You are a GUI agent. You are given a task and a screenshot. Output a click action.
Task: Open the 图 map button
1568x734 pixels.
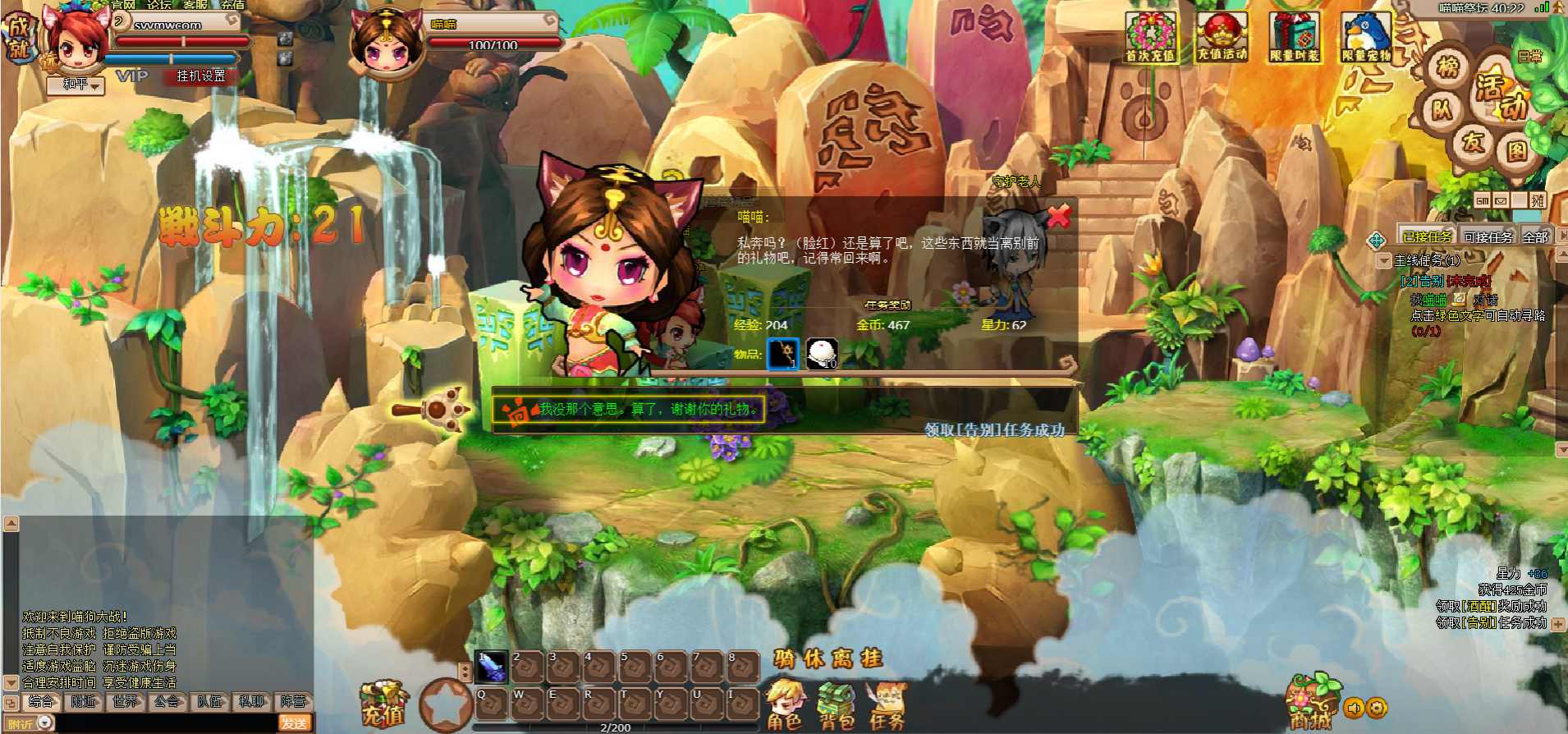click(x=1515, y=150)
